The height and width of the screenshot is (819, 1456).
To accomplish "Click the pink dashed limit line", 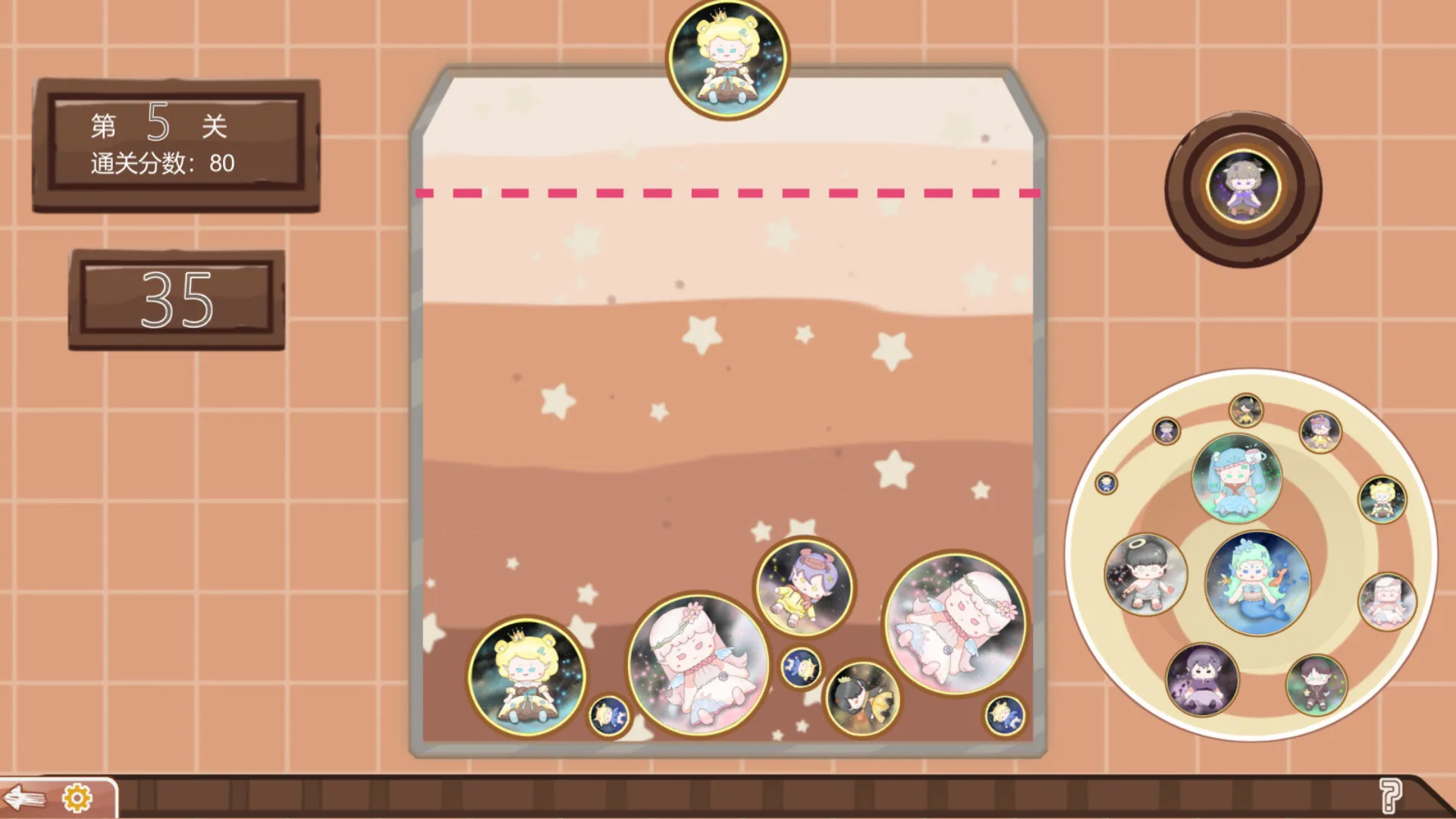I will 728,193.
